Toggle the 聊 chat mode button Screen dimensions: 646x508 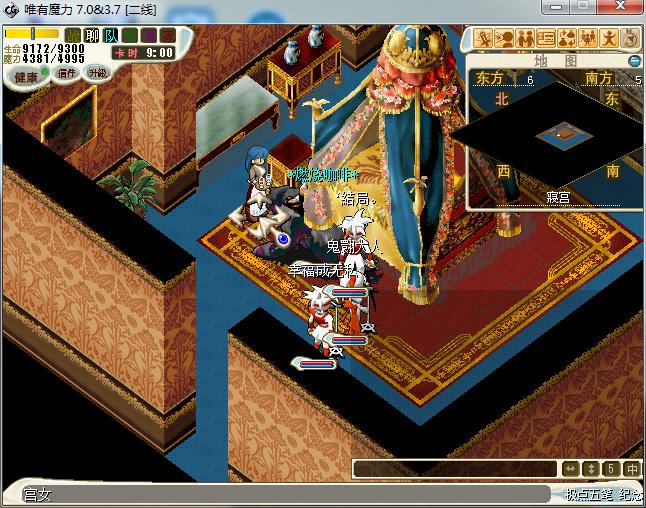(x=90, y=36)
